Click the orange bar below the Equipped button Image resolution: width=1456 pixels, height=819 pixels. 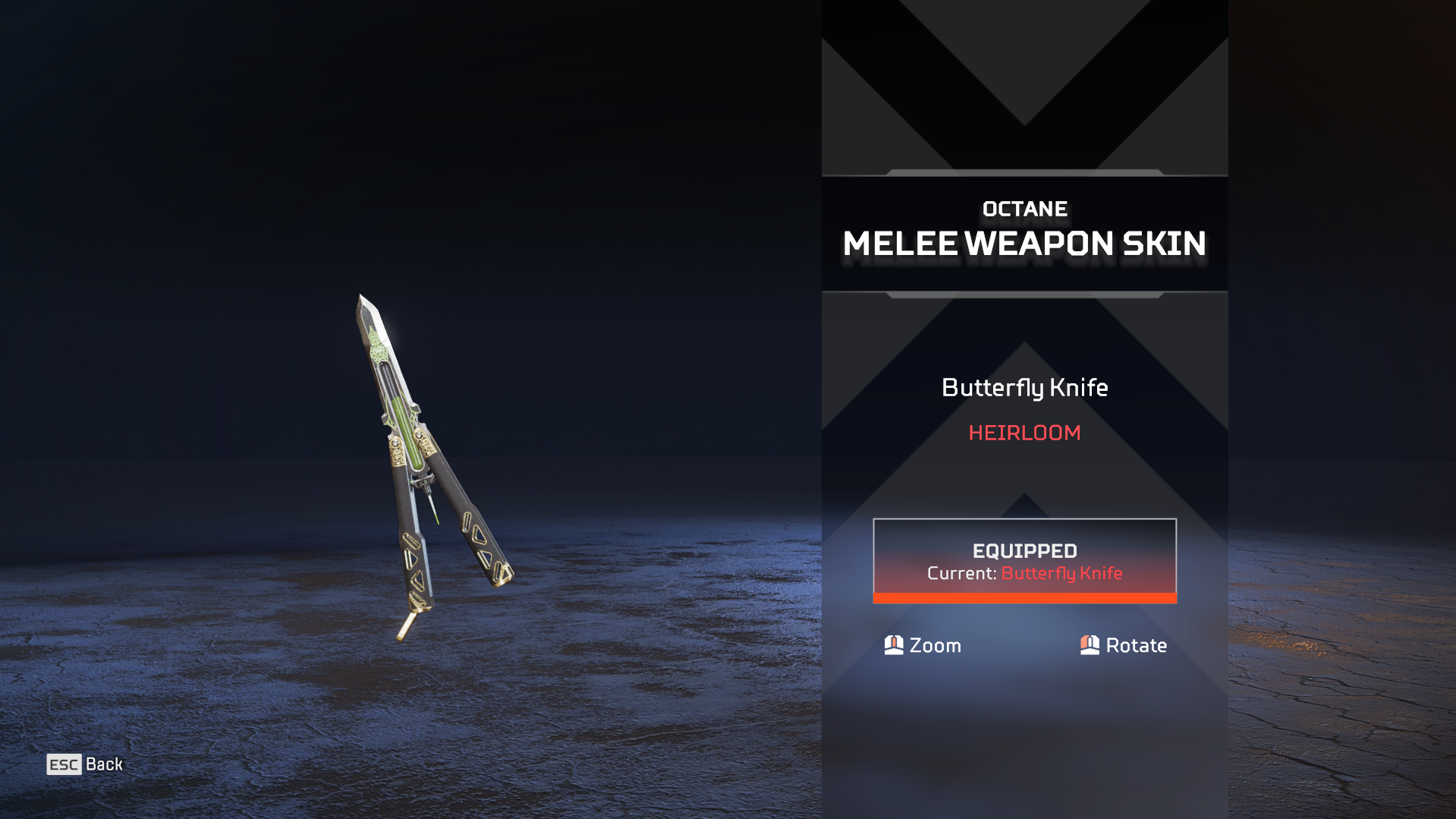point(1025,598)
